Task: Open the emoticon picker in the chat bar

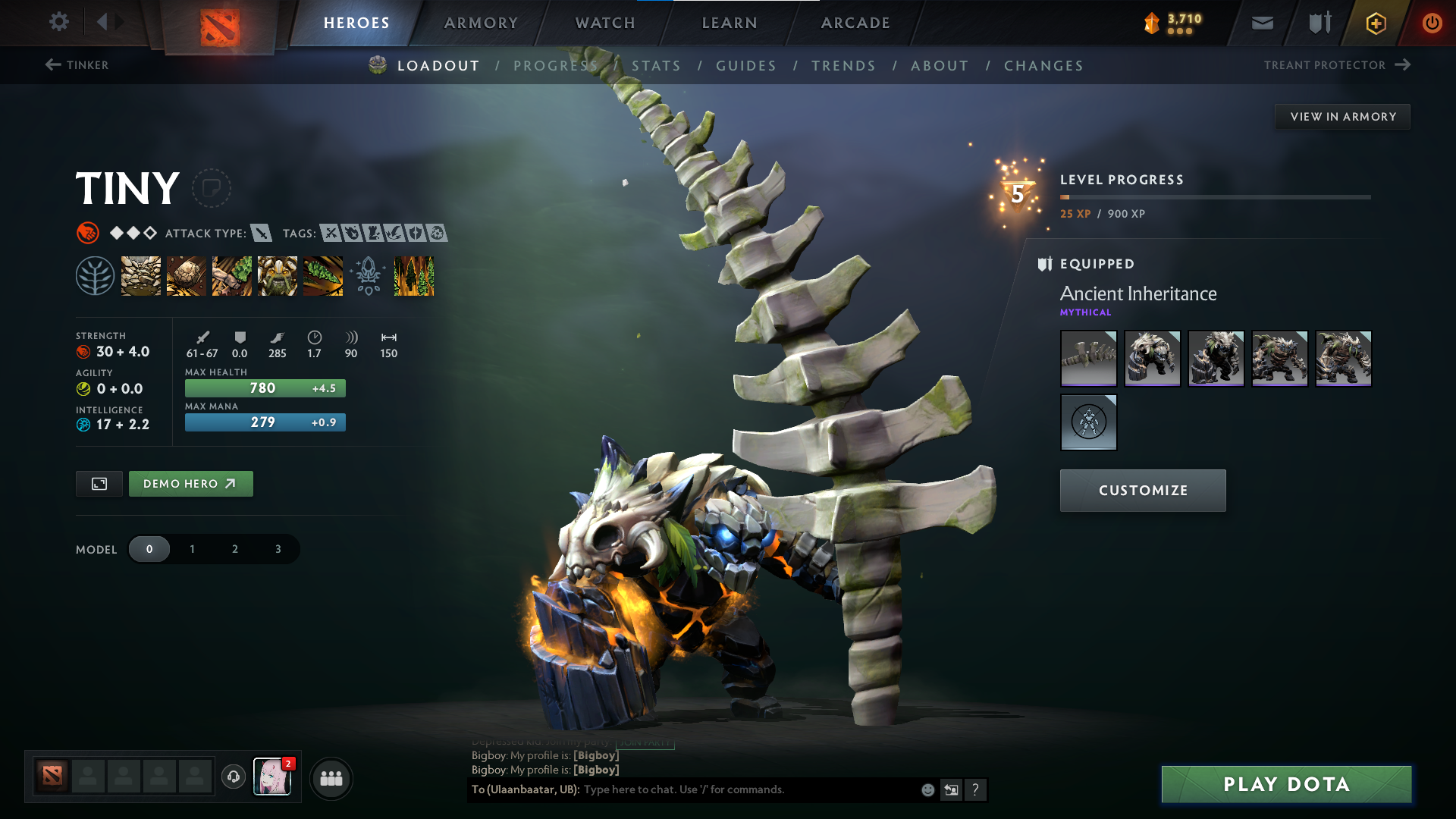Action: pyautogui.click(x=927, y=789)
